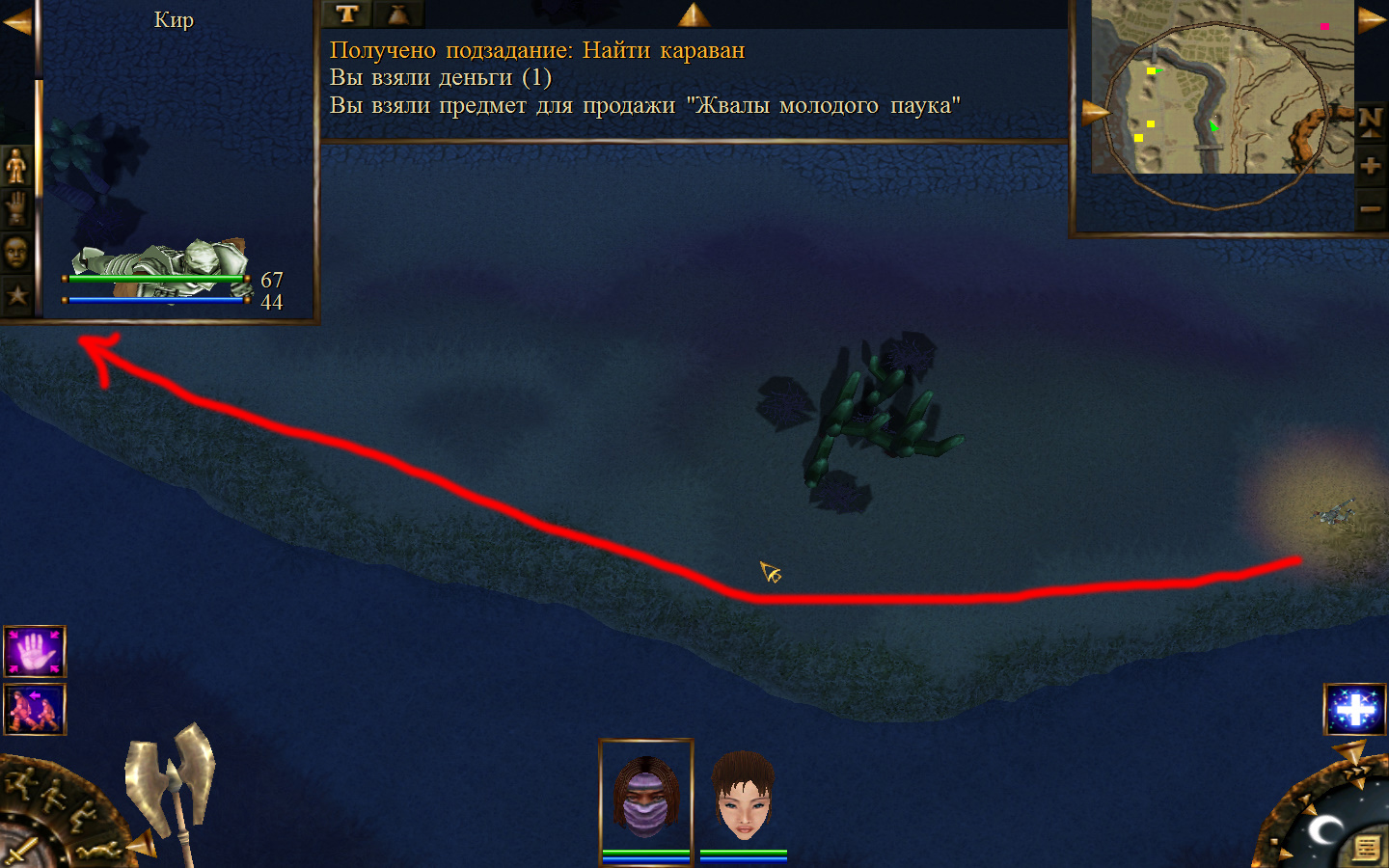Image resolution: width=1389 pixels, height=868 pixels.
Task: Choose the sword attack mode on the dial
Action: [x=21, y=853]
